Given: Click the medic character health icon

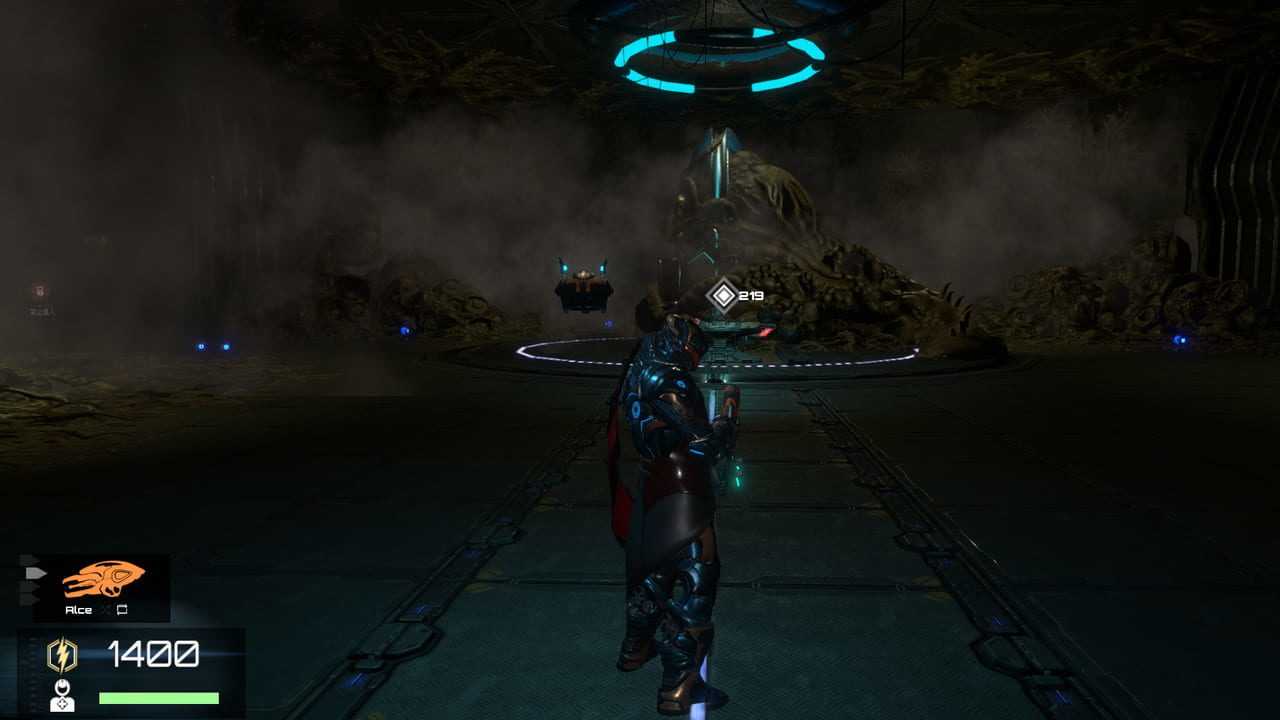Looking at the screenshot, I should point(62,695).
